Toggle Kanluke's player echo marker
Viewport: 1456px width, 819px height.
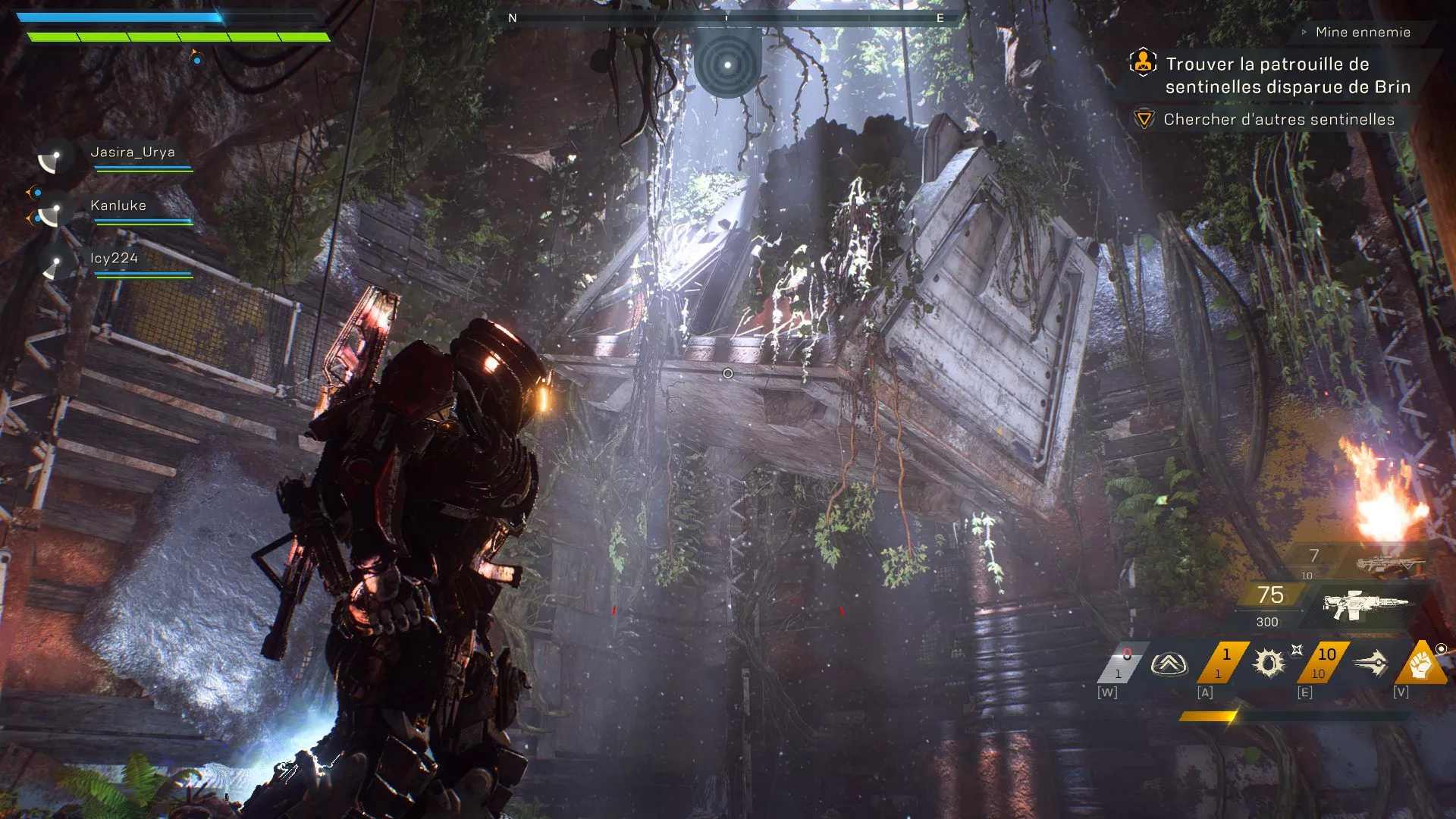(52, 212)
